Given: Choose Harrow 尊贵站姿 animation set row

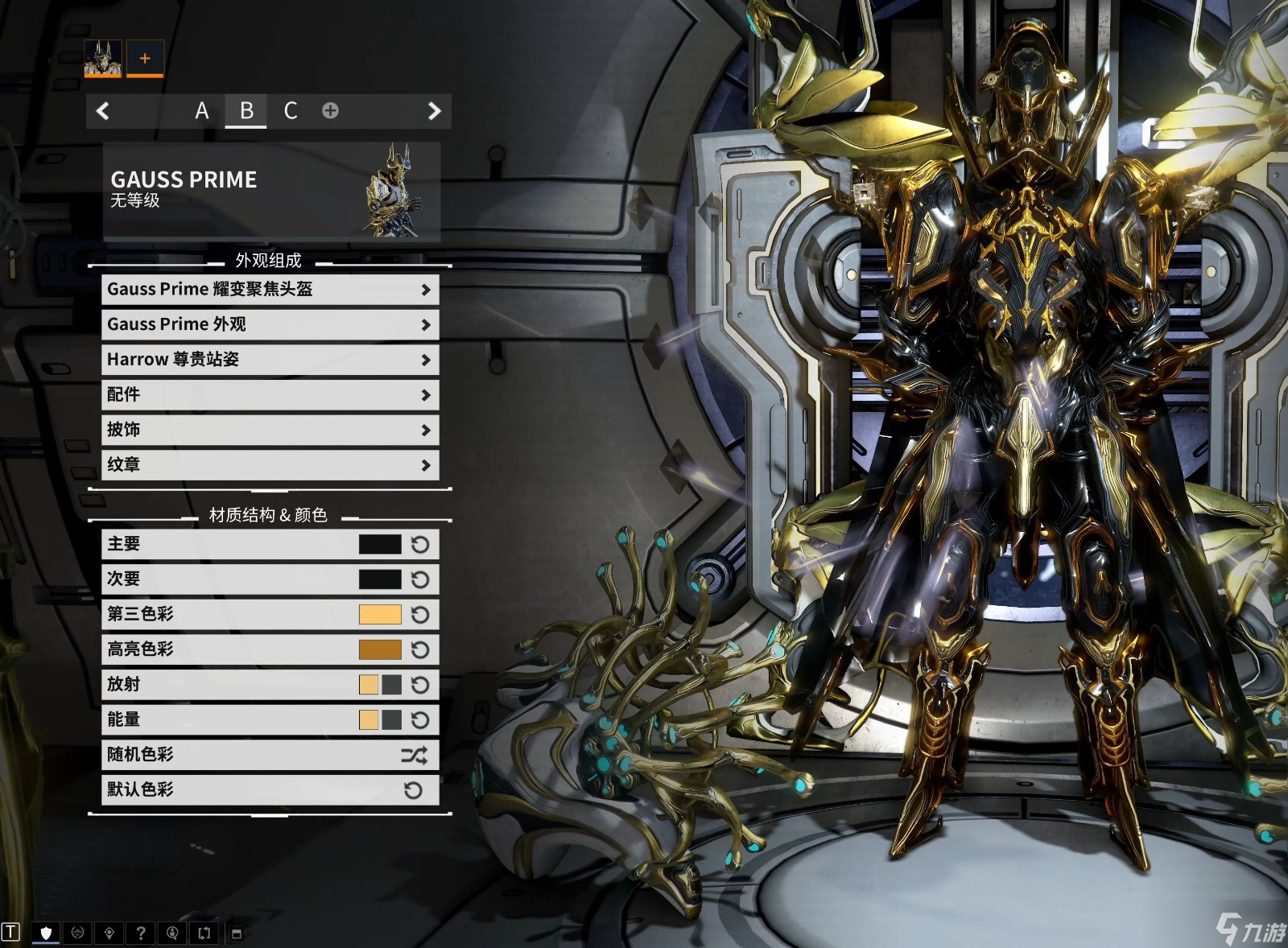Looking at the screenshot, I should click(270, 360).
